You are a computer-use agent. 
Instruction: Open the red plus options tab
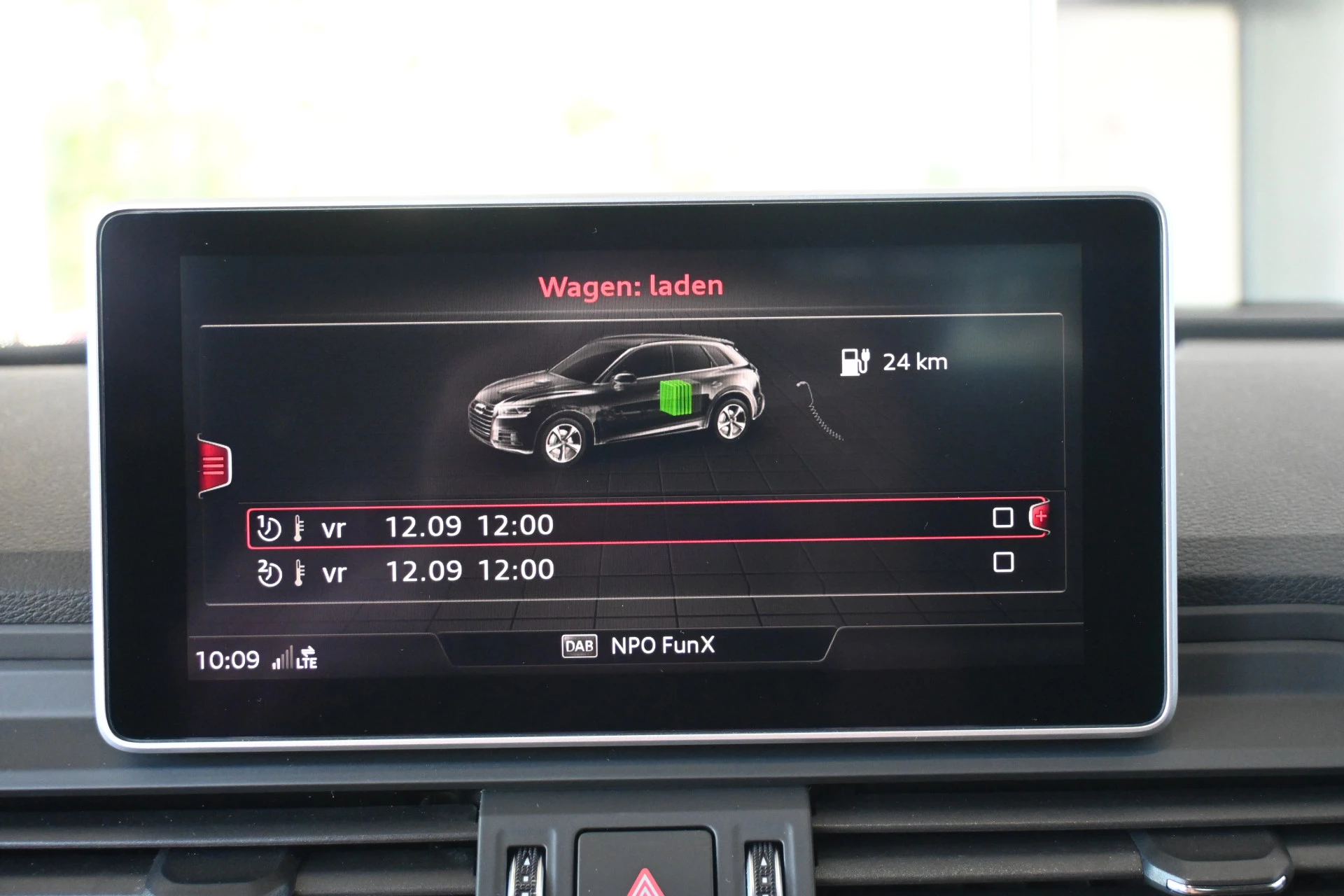pyautogui.click(x=1040, y=517)
